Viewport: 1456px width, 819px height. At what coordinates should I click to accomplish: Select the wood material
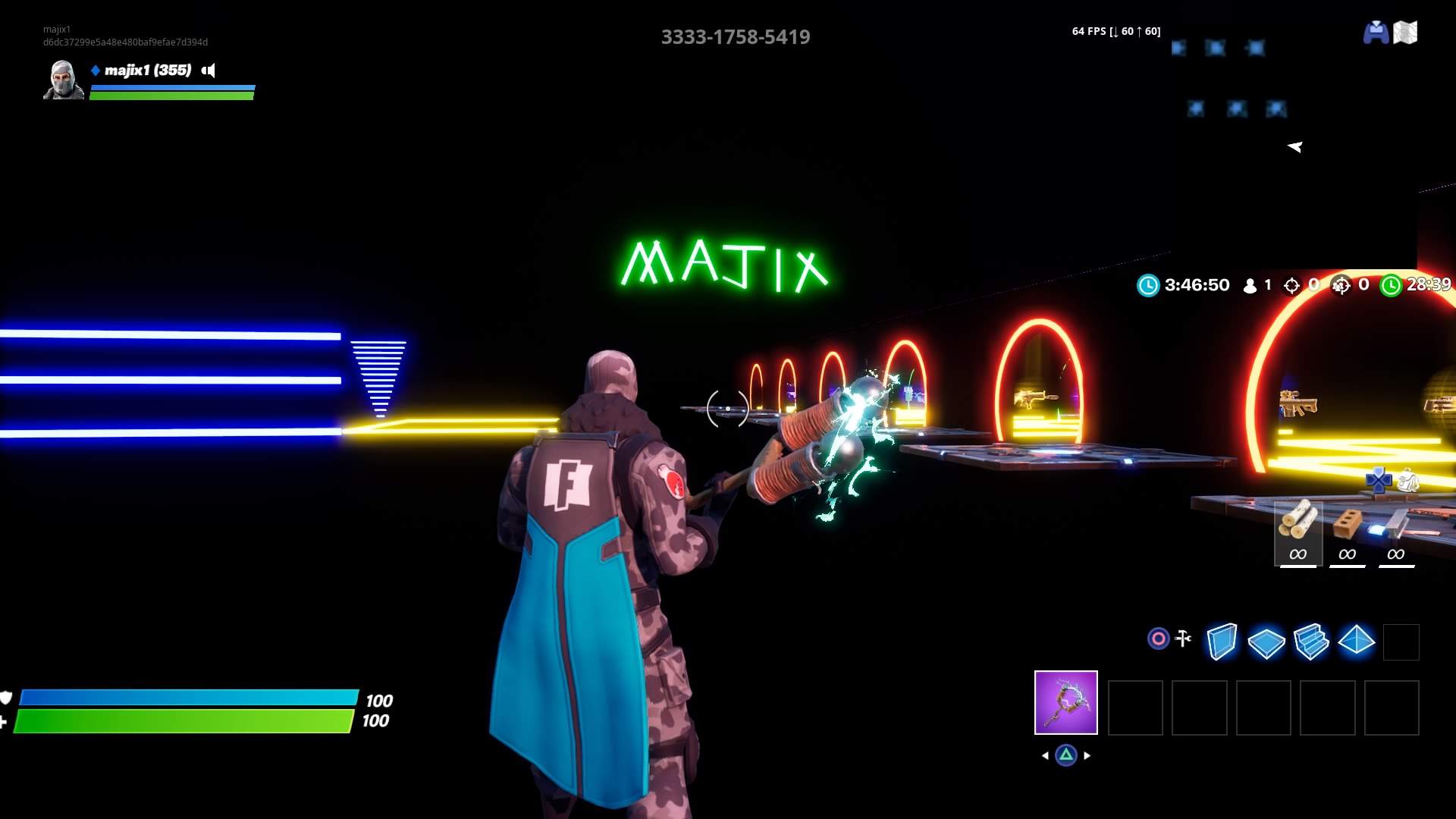(1298, 532)
